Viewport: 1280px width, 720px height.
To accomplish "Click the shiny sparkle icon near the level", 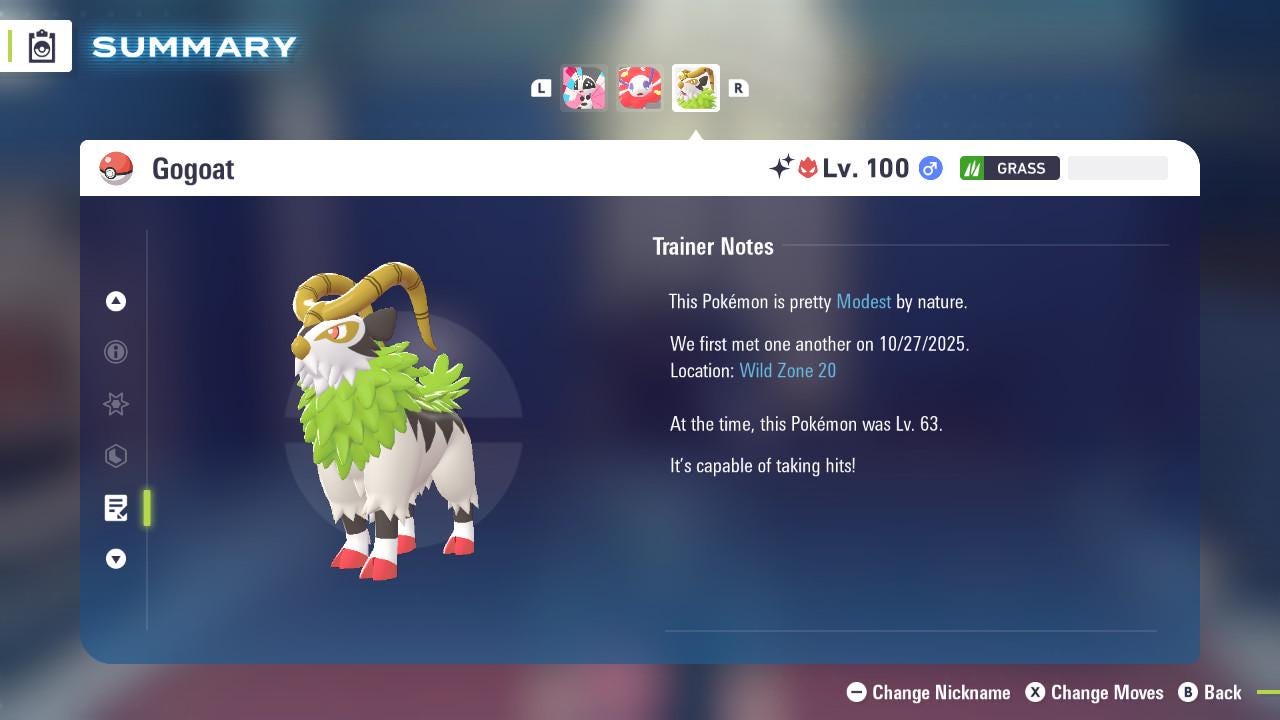I will [783, 168].
